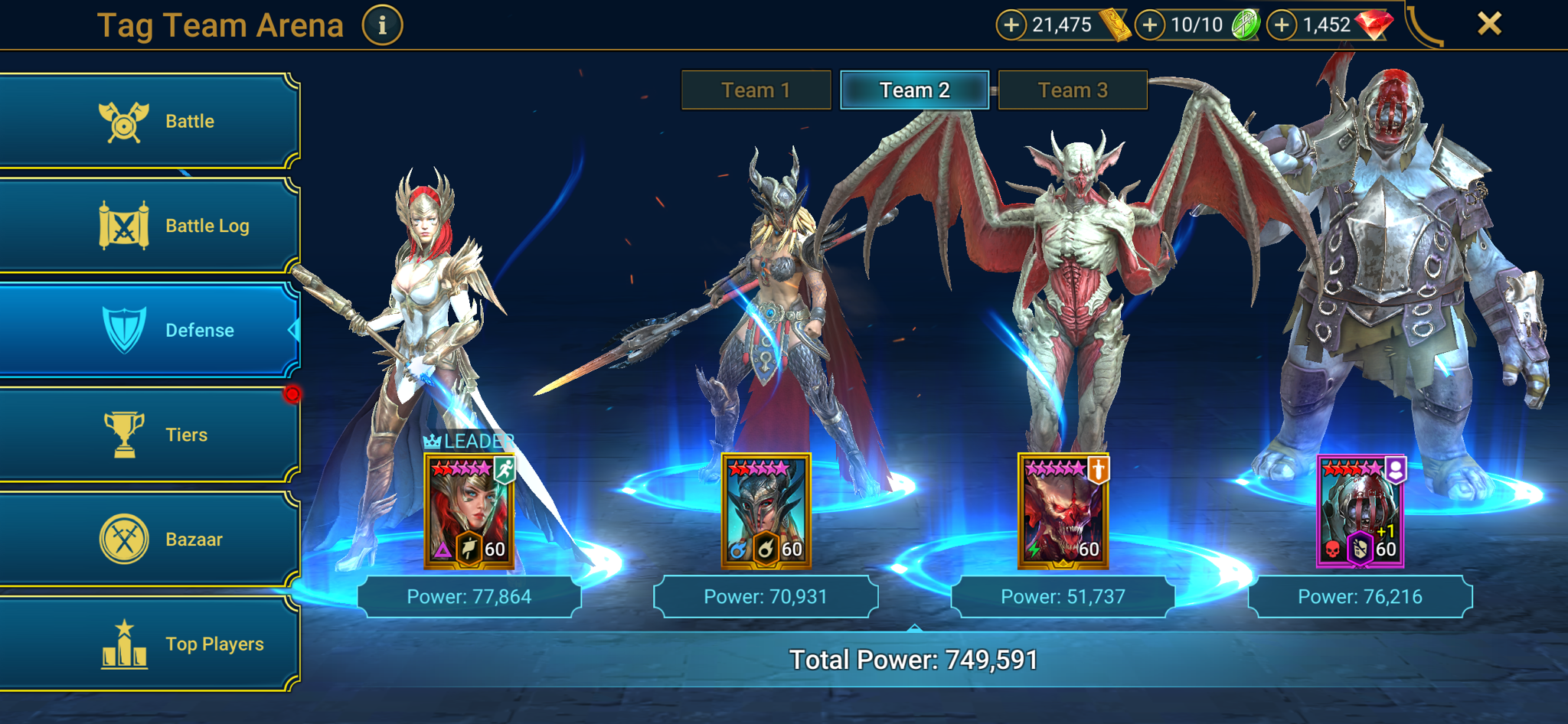Viewport: 1568px width, 724px height.
Task: Click the Power 70,931 plaque
Action: (x=765, y=596)
